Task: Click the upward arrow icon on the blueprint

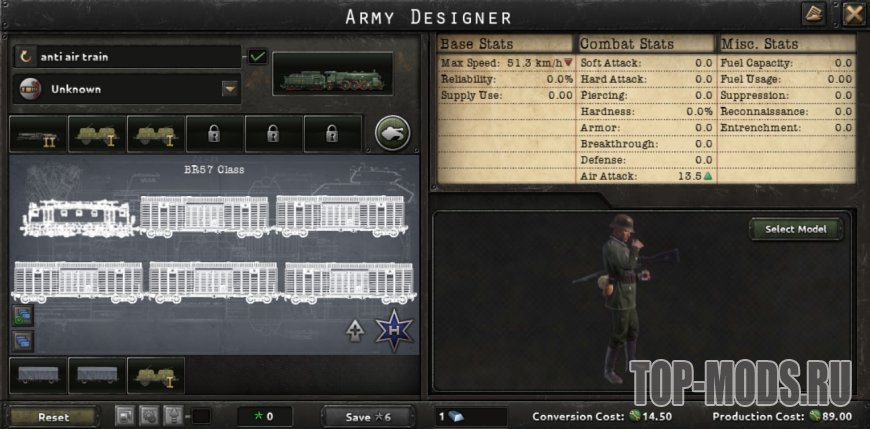Action: [x=354, y=331]
